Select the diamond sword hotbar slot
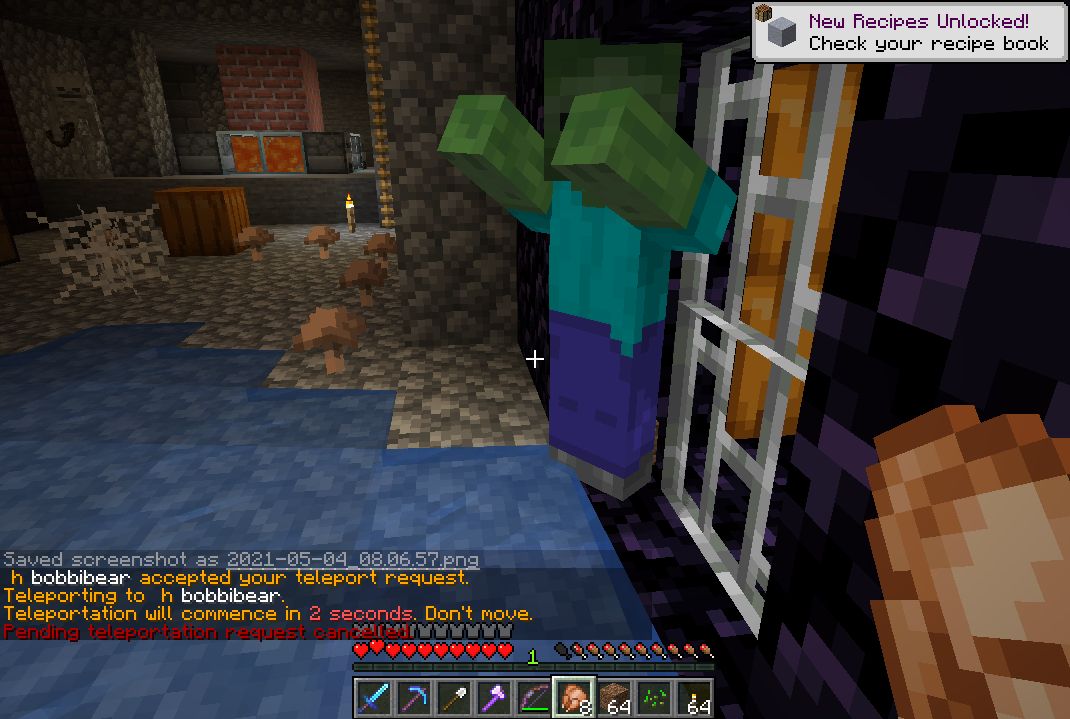The image size is (1070, 719). 374,697
